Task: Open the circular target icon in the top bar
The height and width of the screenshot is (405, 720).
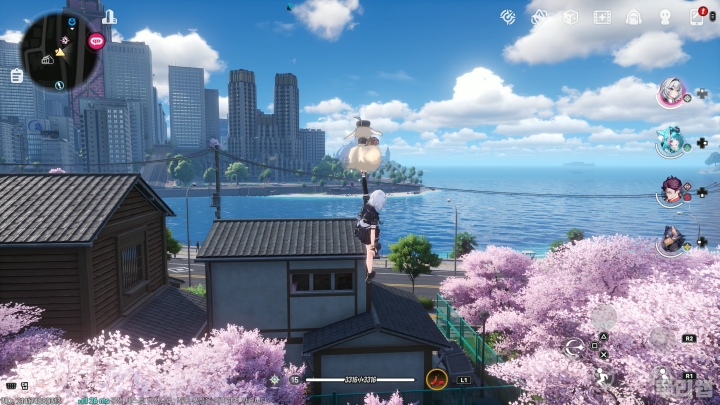Action: (x=508, y=17)
